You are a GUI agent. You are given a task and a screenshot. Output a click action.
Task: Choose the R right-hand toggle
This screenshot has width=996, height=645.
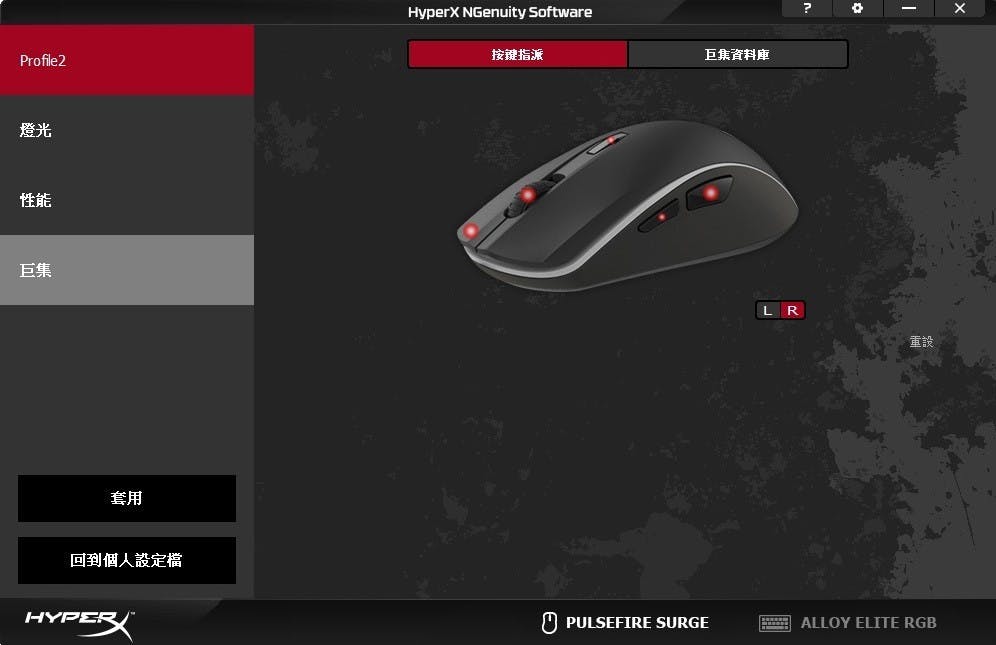(792, 310)
